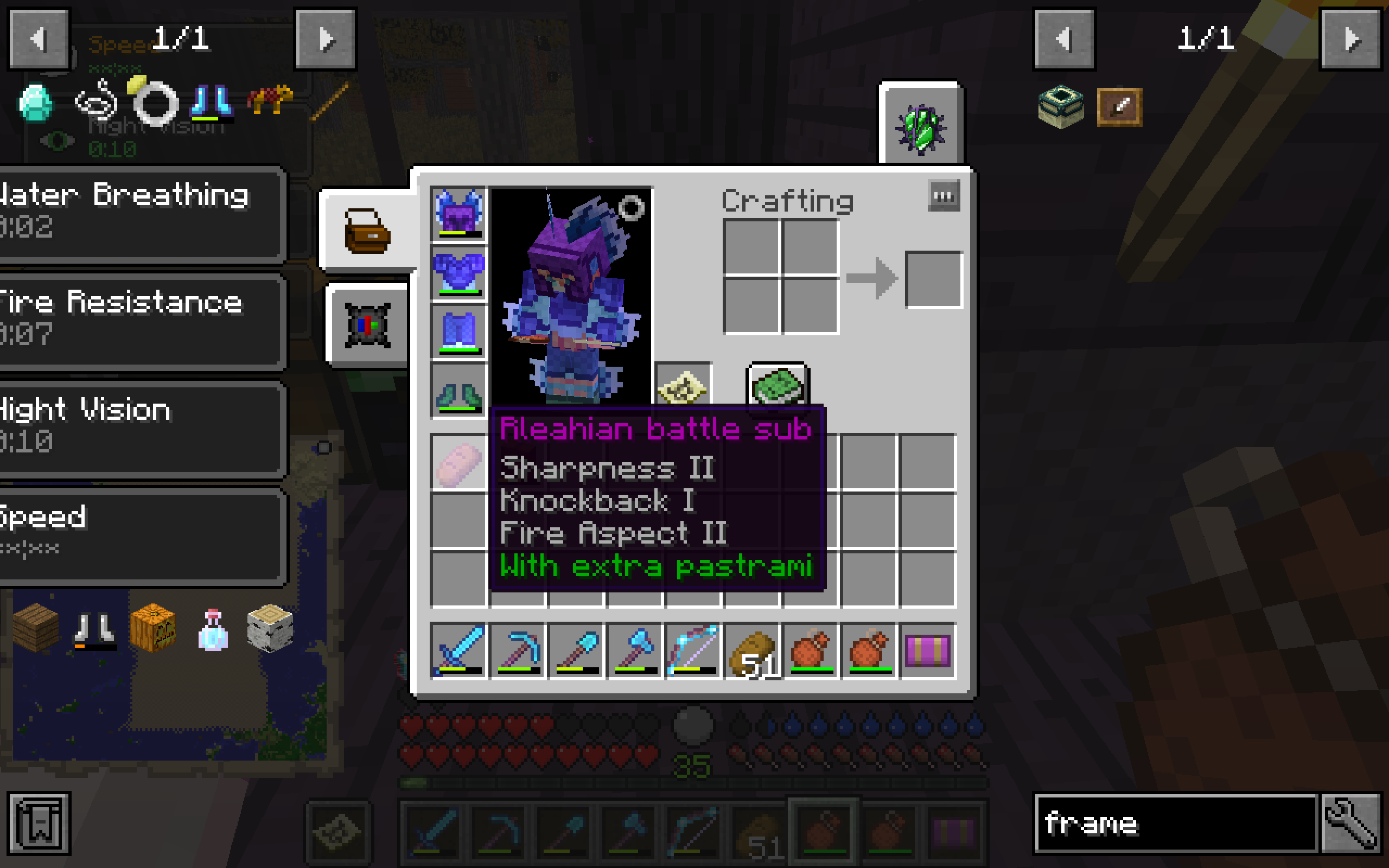This screenshot has width=1389, height=868.
Task: Page back using the potion effects left arrow
Action: point(38,39)
